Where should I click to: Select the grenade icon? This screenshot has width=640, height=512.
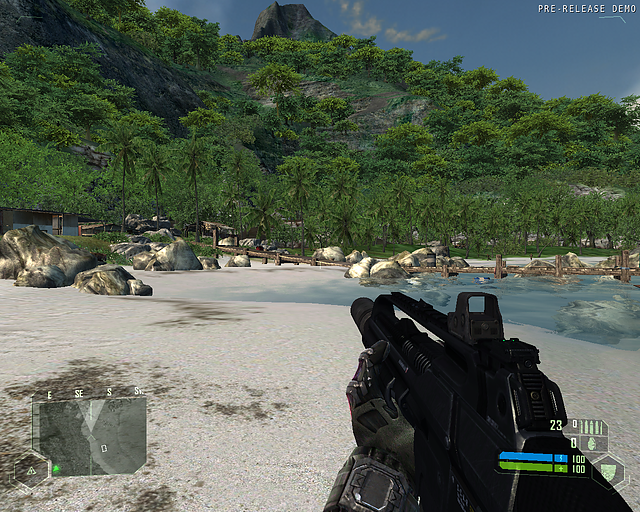coord(592,442)
